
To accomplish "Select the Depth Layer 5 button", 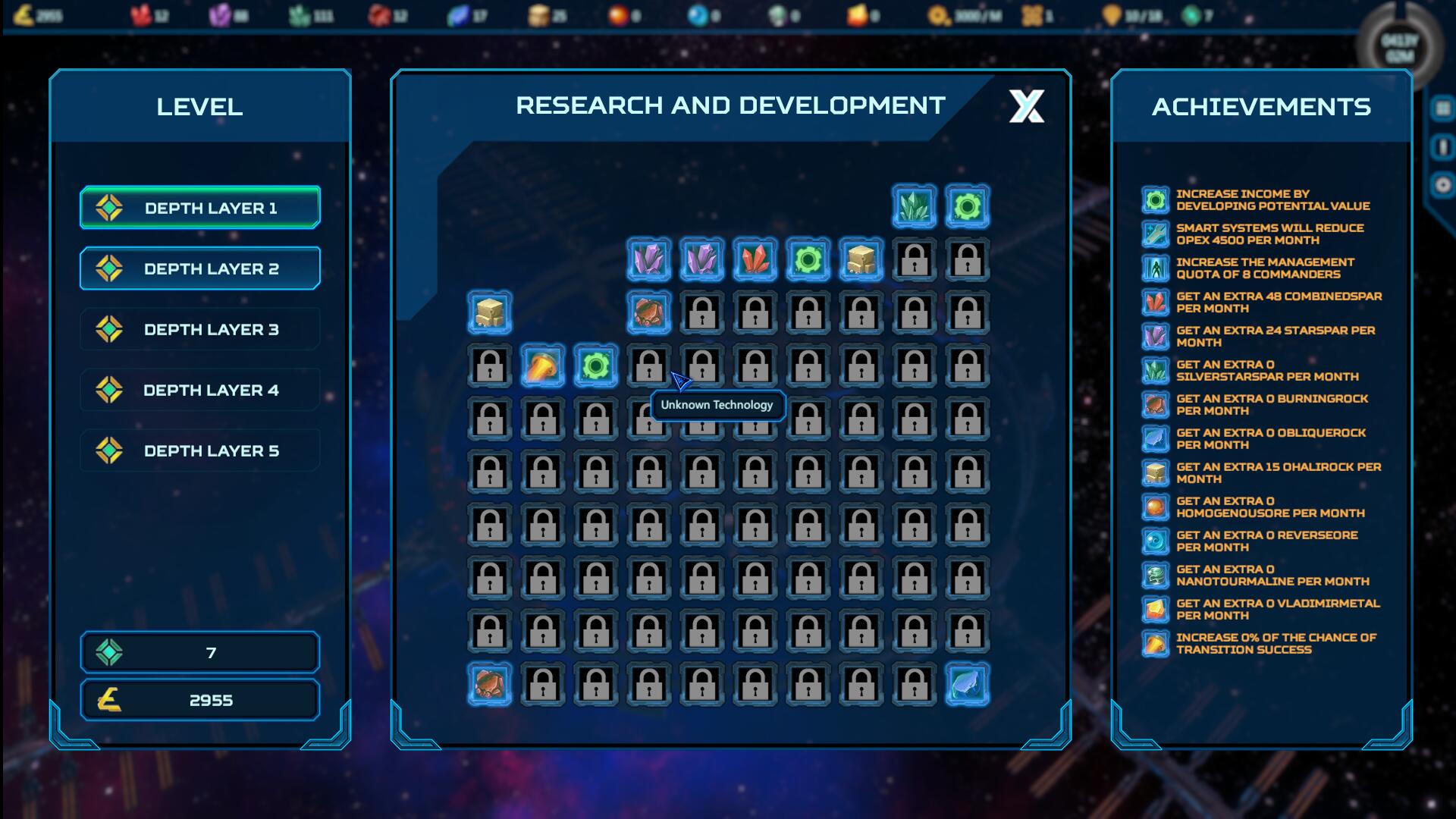I will click(x=199, y=450).
